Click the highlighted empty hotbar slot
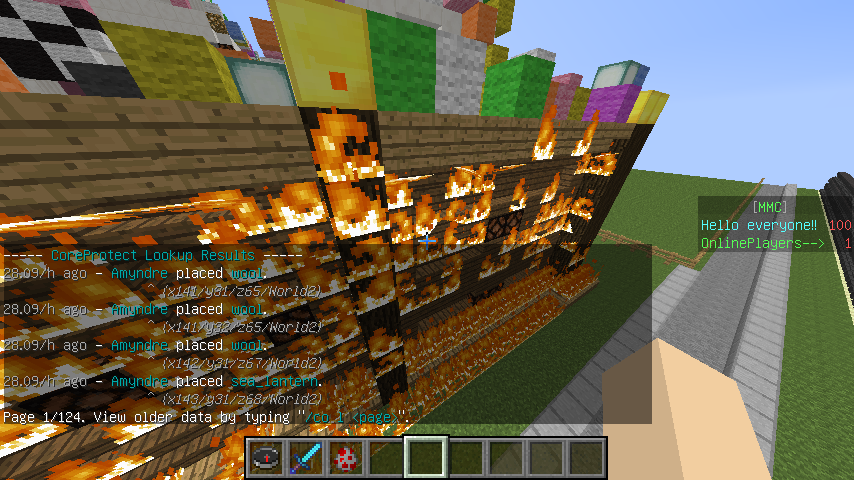The height and width of the screenshot is (480, 854). pos(426,458)
